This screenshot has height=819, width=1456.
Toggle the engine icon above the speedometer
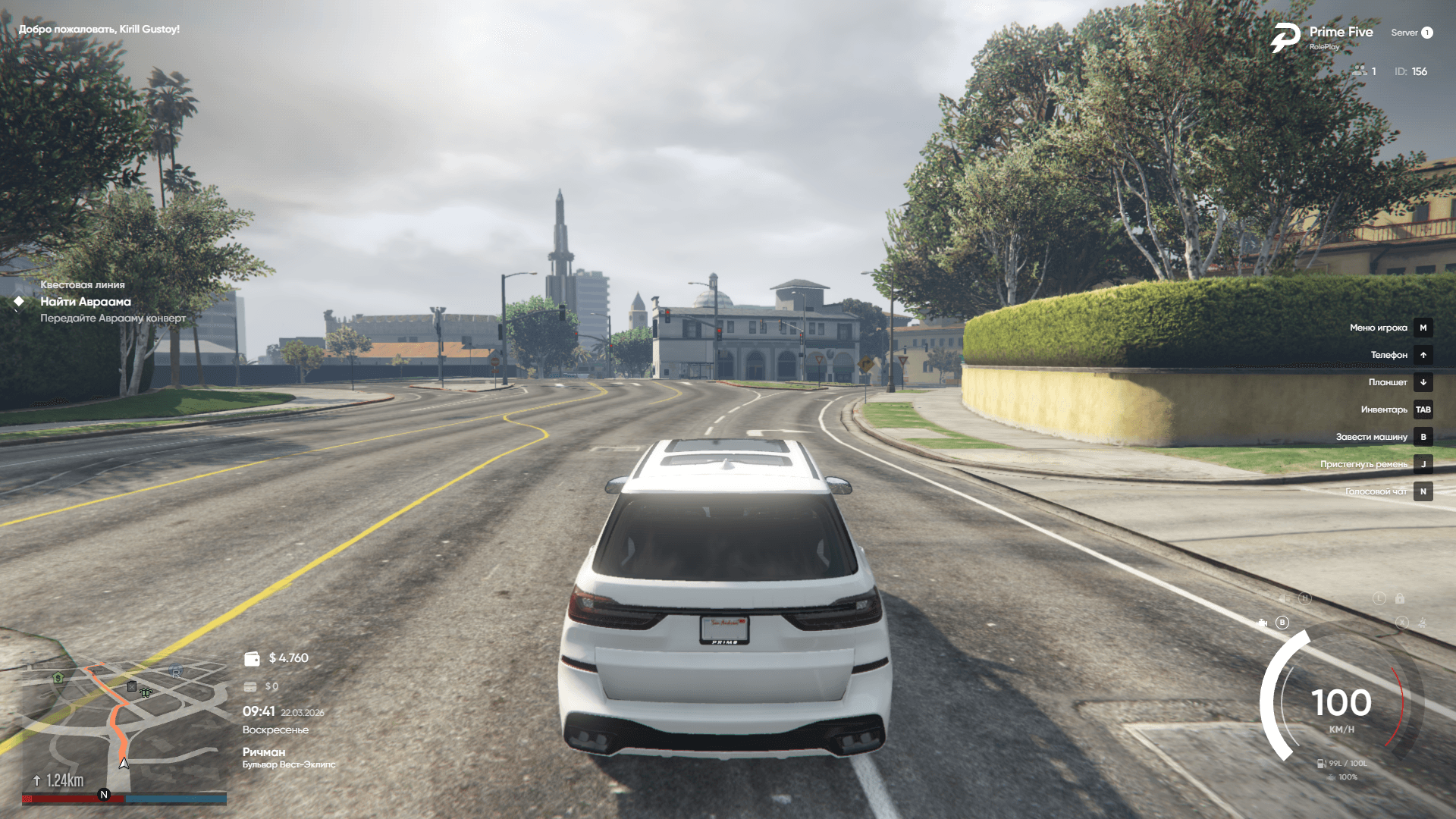(x=1262, y=623)
